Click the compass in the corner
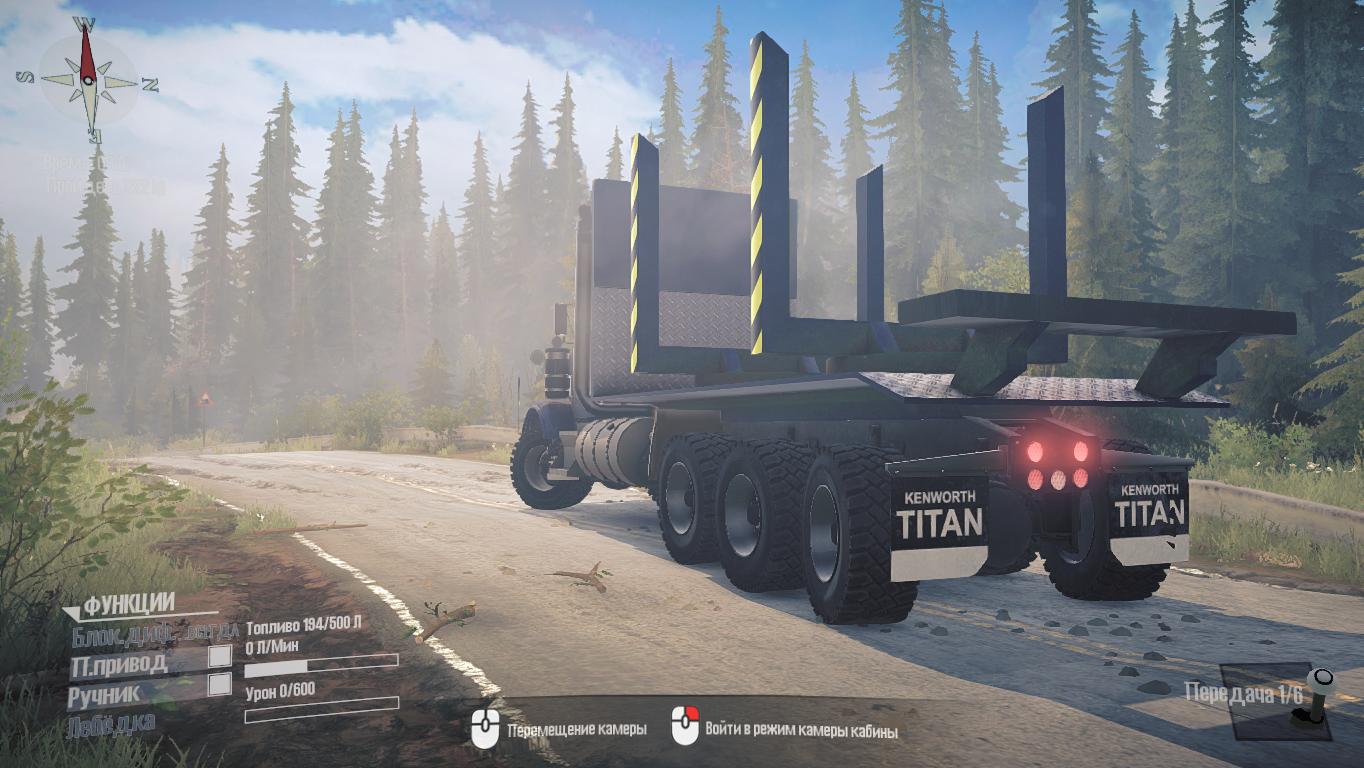 coord(88,79)
